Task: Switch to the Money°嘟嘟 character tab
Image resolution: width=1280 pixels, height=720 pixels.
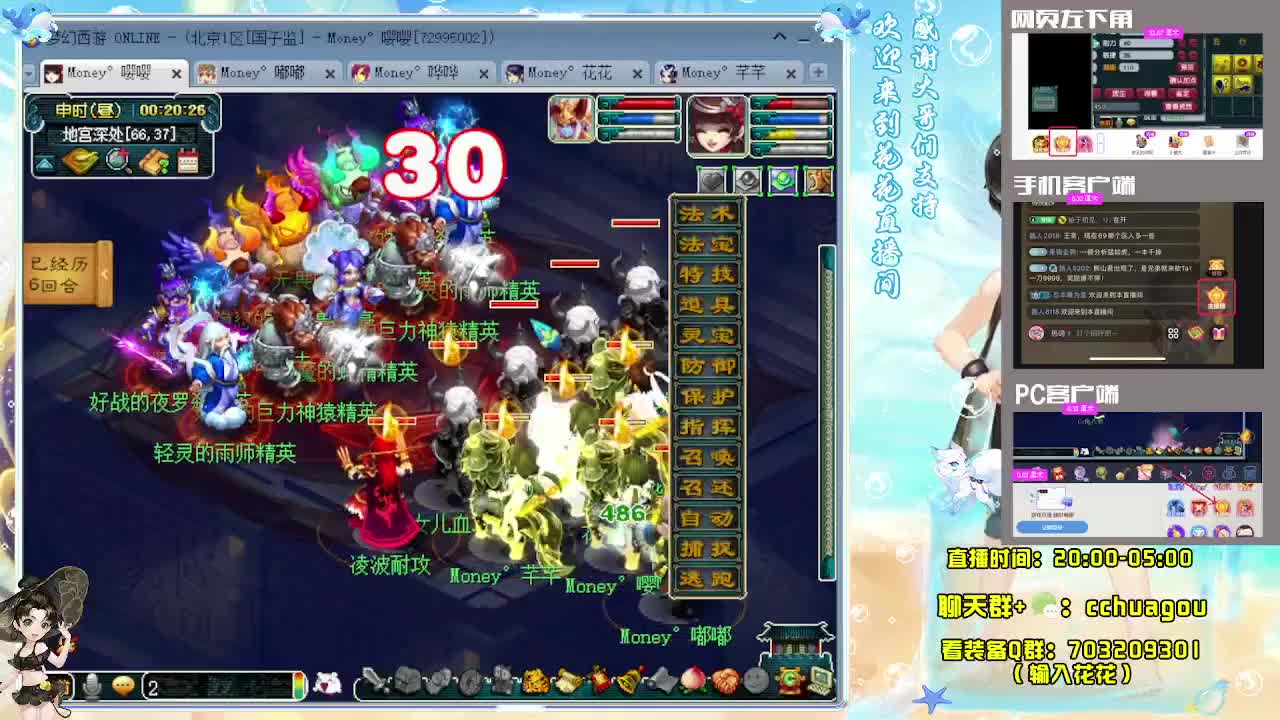Action: click(263, 73)
